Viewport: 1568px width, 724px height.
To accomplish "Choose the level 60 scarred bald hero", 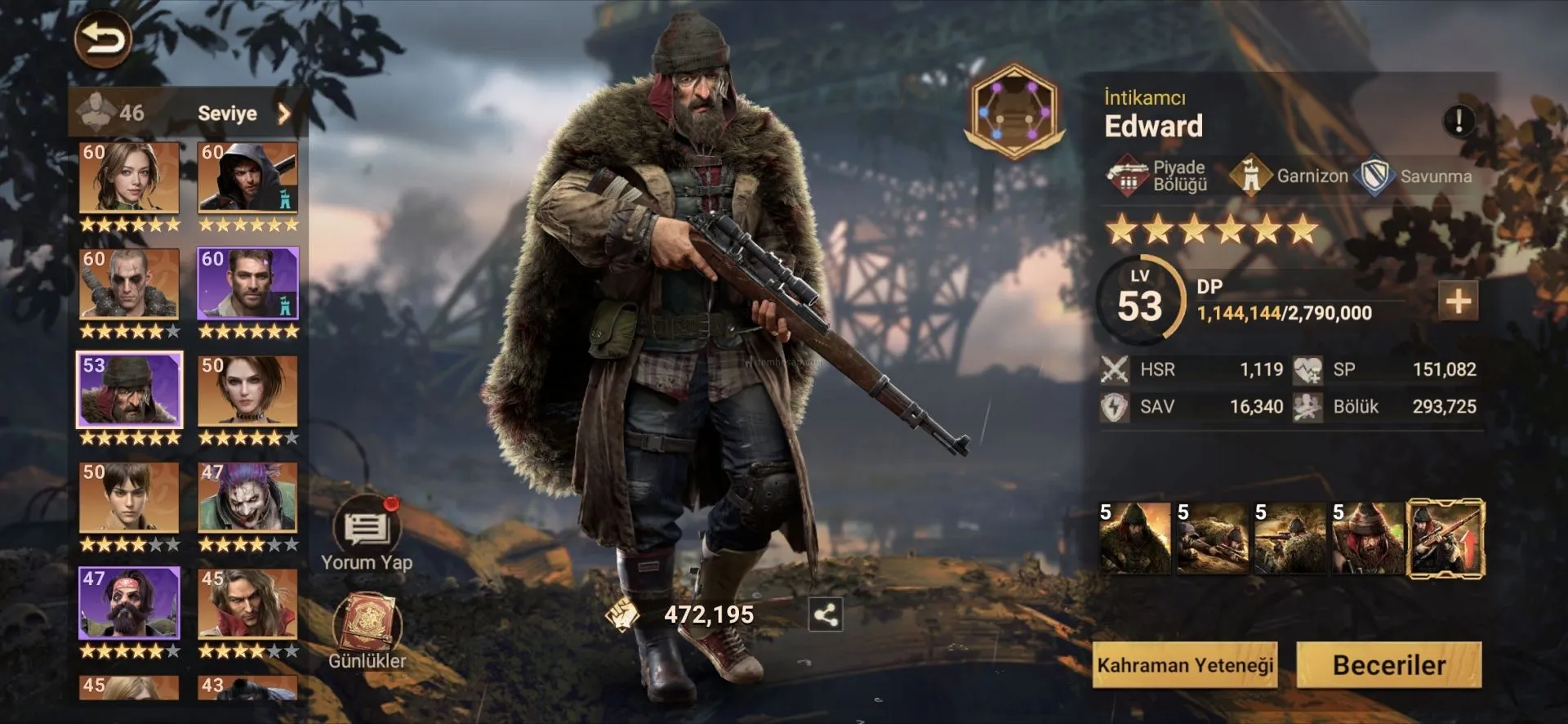I will [x=129, y=284].
